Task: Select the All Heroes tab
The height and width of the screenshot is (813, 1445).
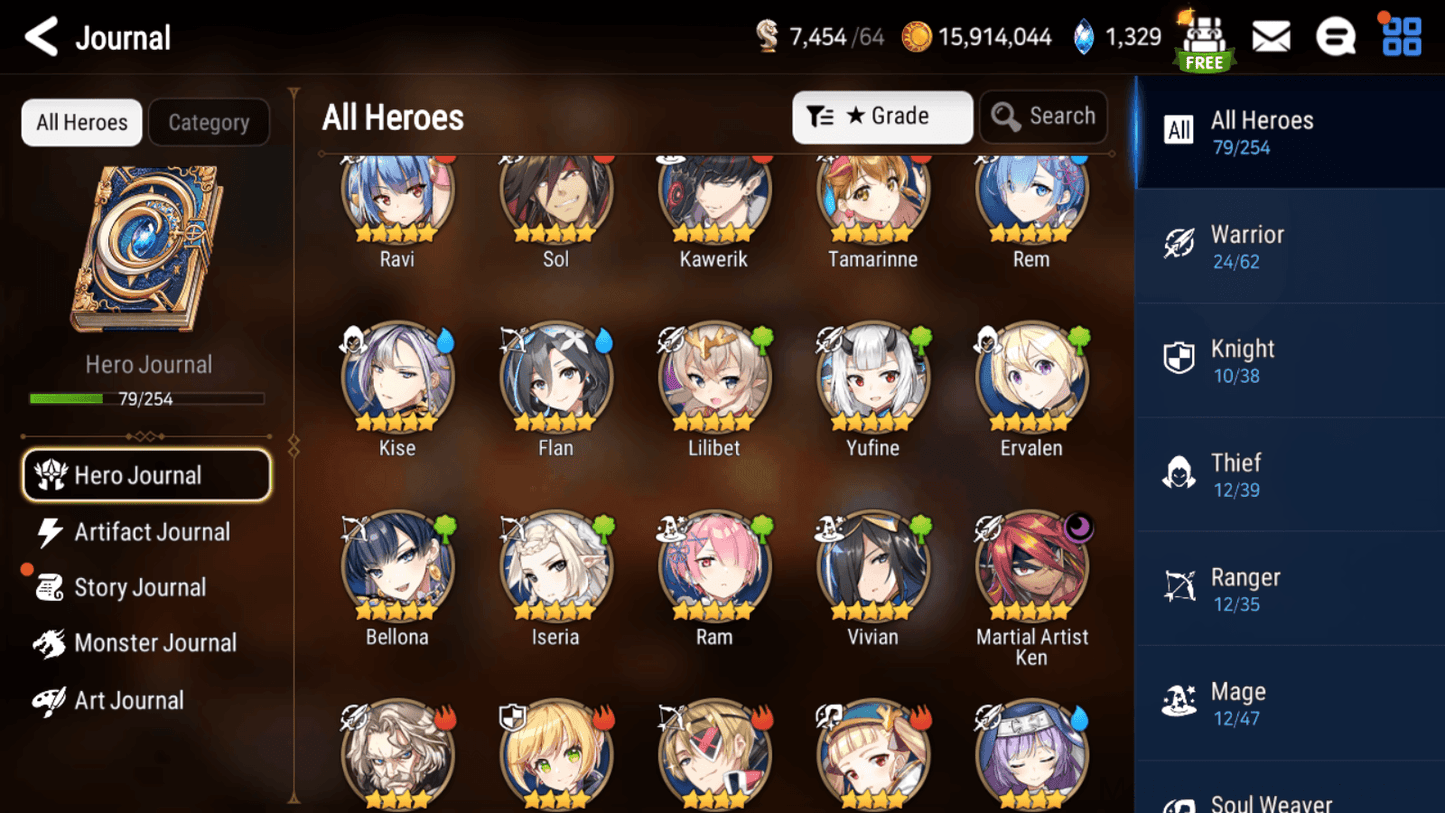Action: [81, 122]
